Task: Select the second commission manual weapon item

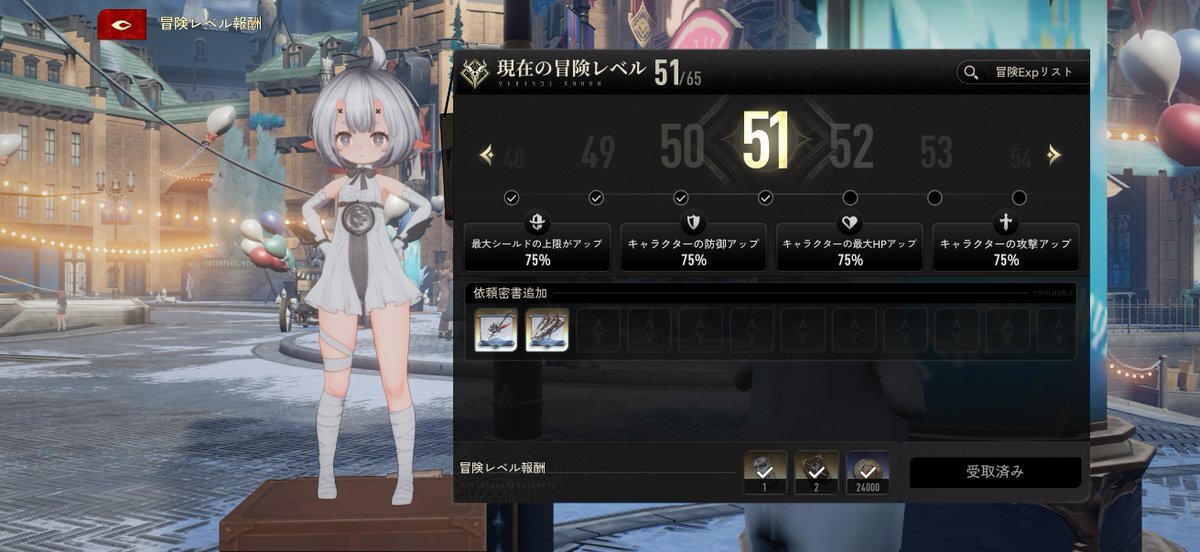Action: [x=547, y=330]
